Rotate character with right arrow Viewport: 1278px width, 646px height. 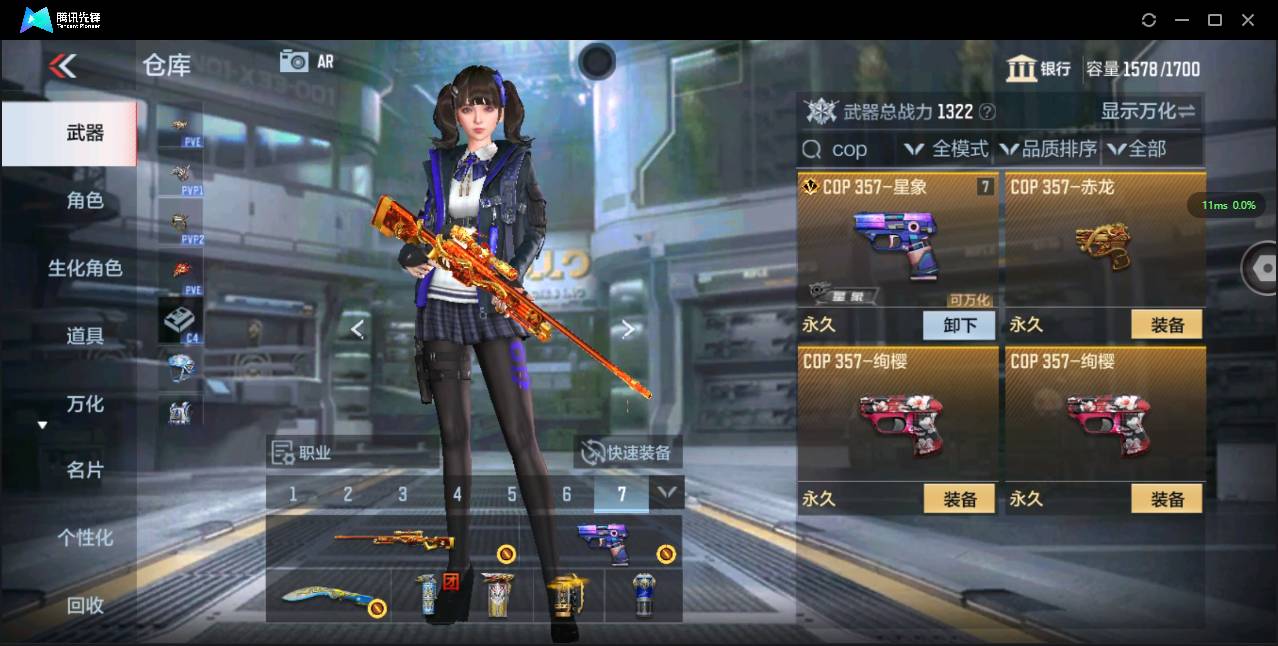point(627,329)
